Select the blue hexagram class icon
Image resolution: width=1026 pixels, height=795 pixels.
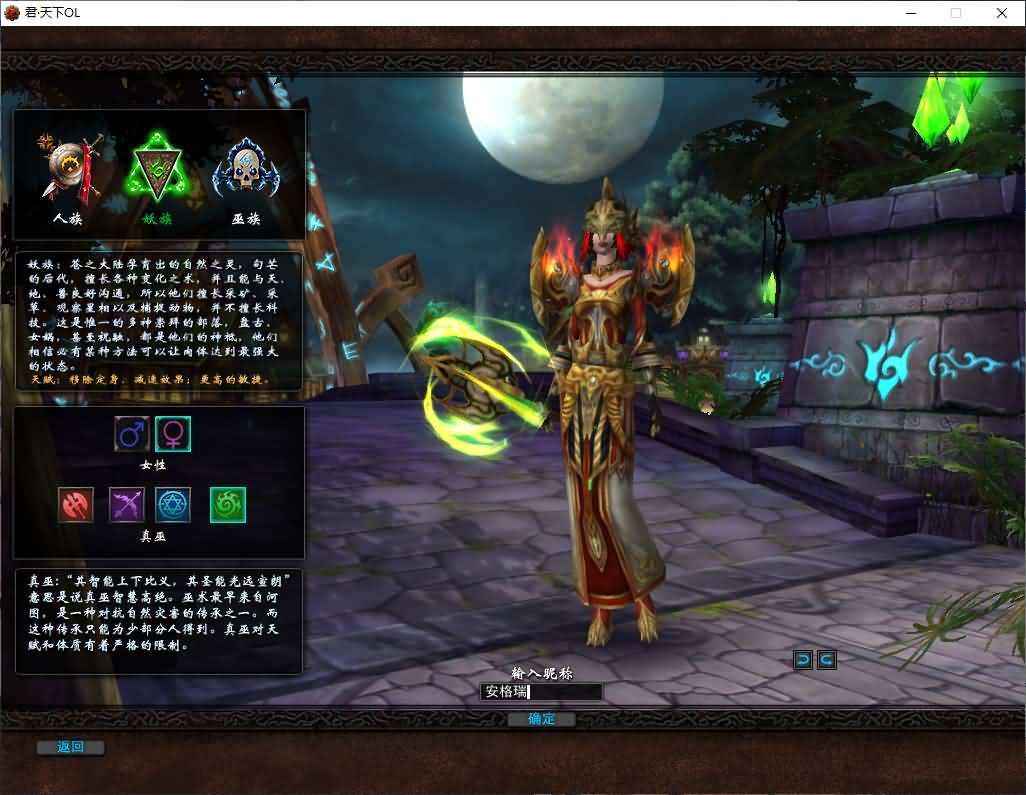[173, 505]
